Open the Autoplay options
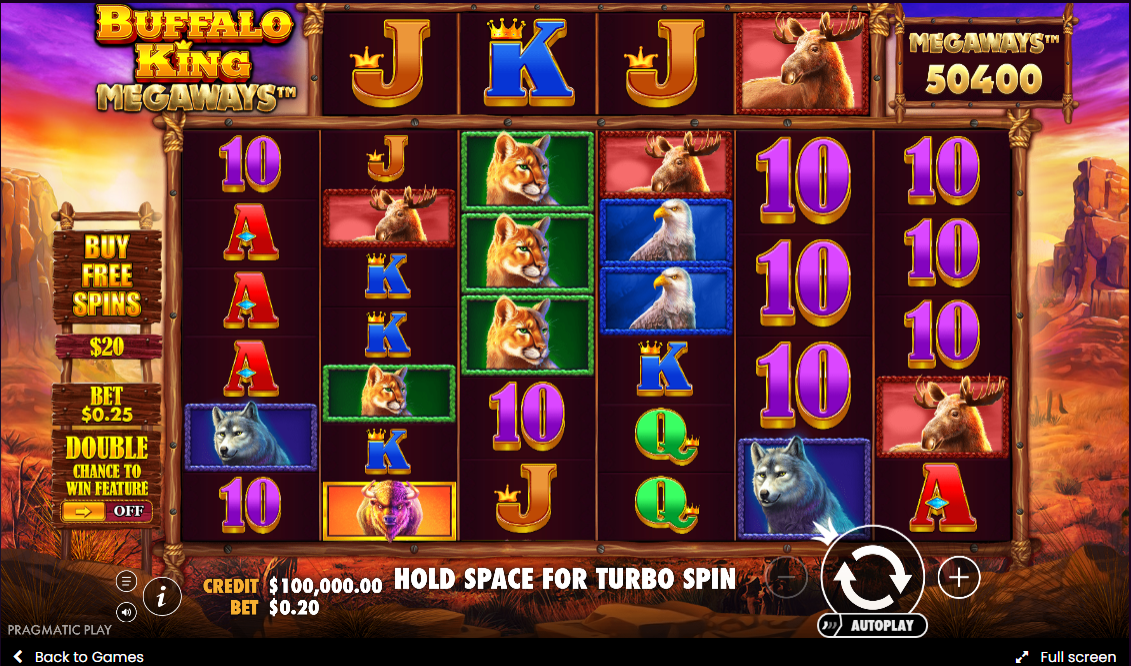Viewport: 1131px width, 666px height. pos(872,626)
